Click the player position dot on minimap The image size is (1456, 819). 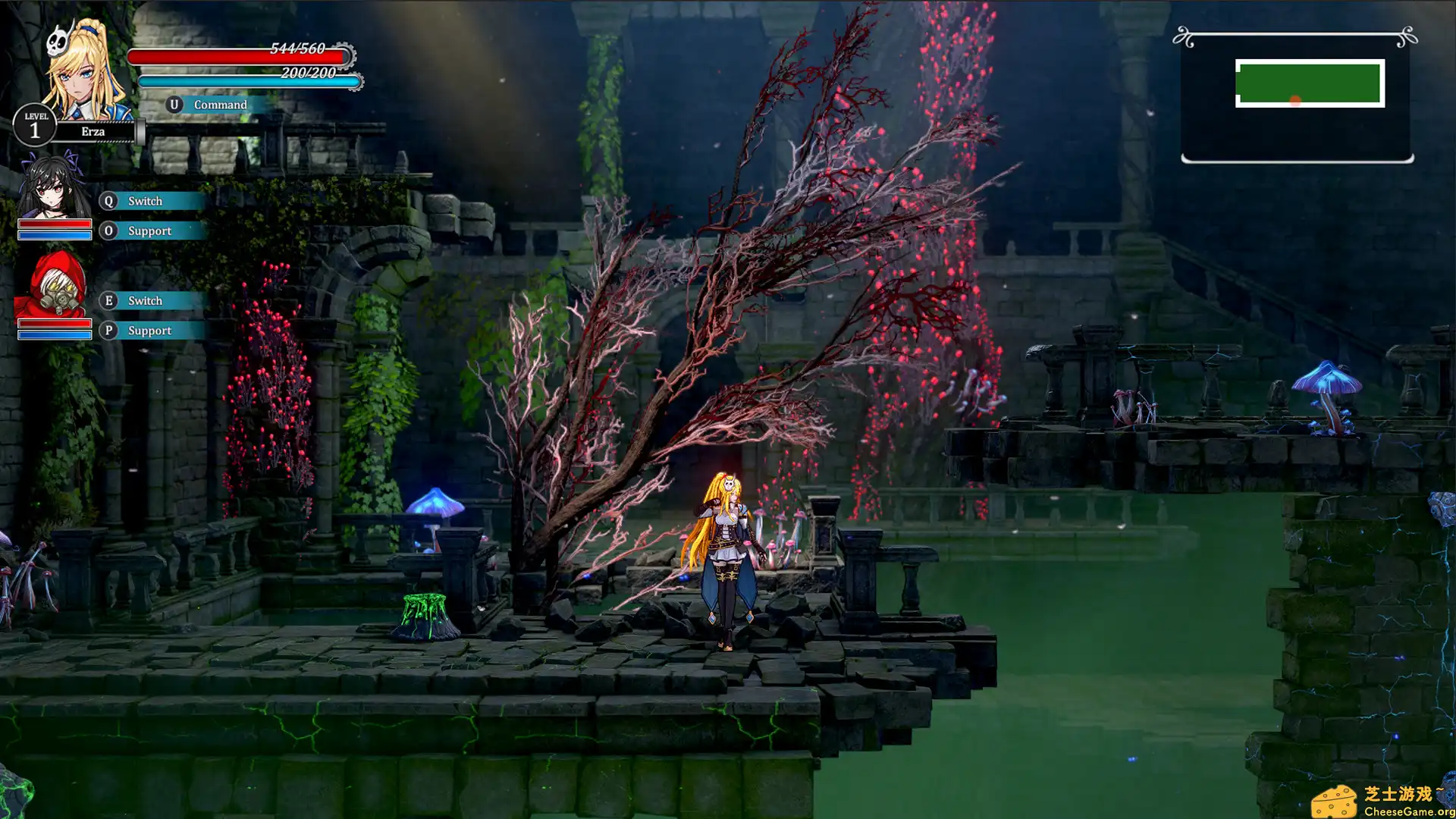pos(1296,98)
